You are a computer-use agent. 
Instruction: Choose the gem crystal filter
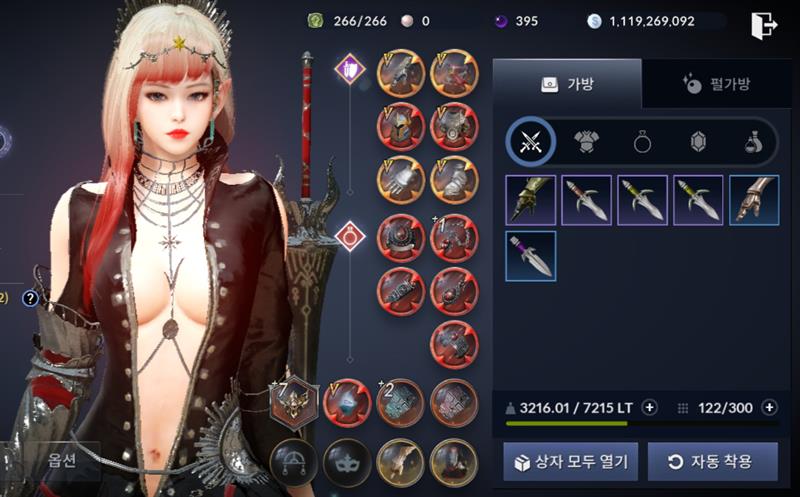(x=698, y=142)
